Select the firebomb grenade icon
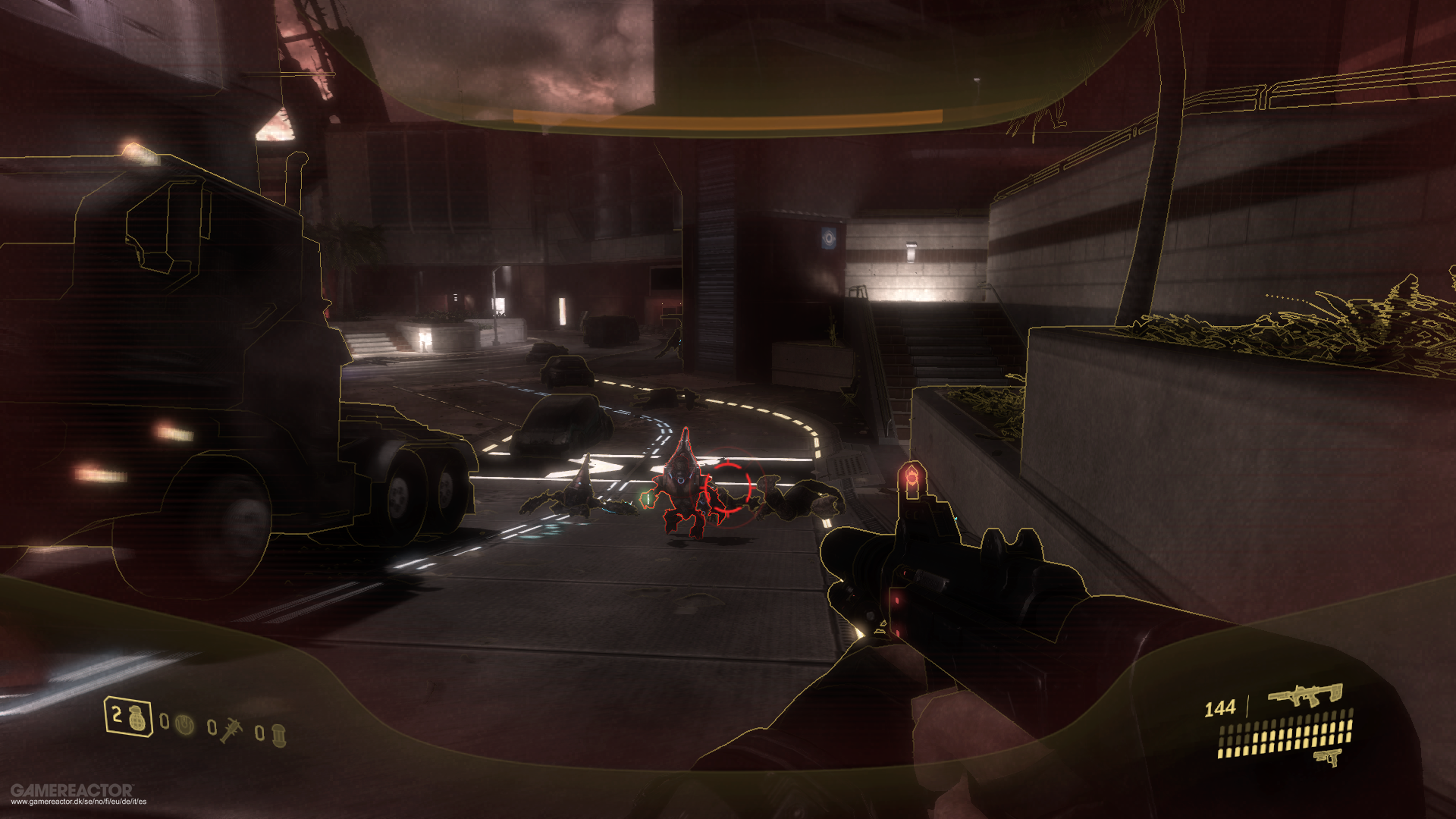 tap(279, 737)
